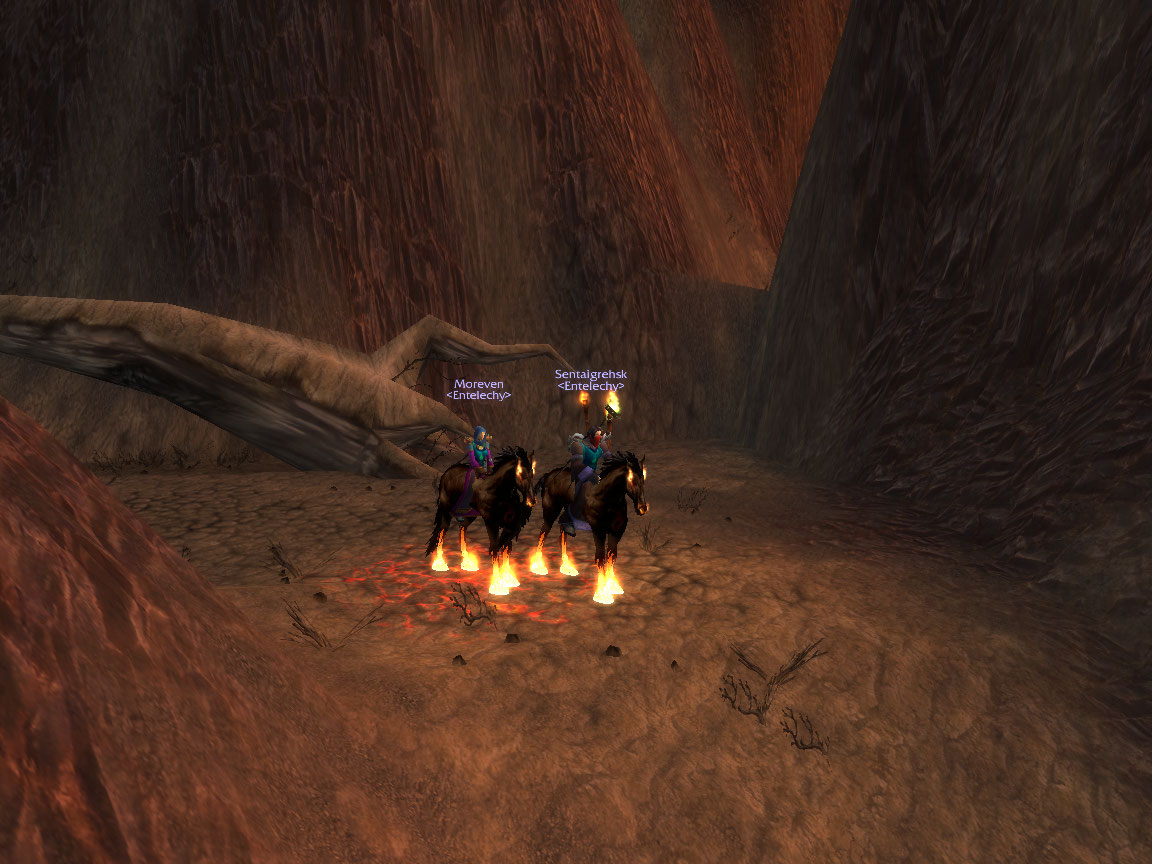Target the Sentalgrehsk player name label
Screen dimensions: 1152x864
pos(590,375)
